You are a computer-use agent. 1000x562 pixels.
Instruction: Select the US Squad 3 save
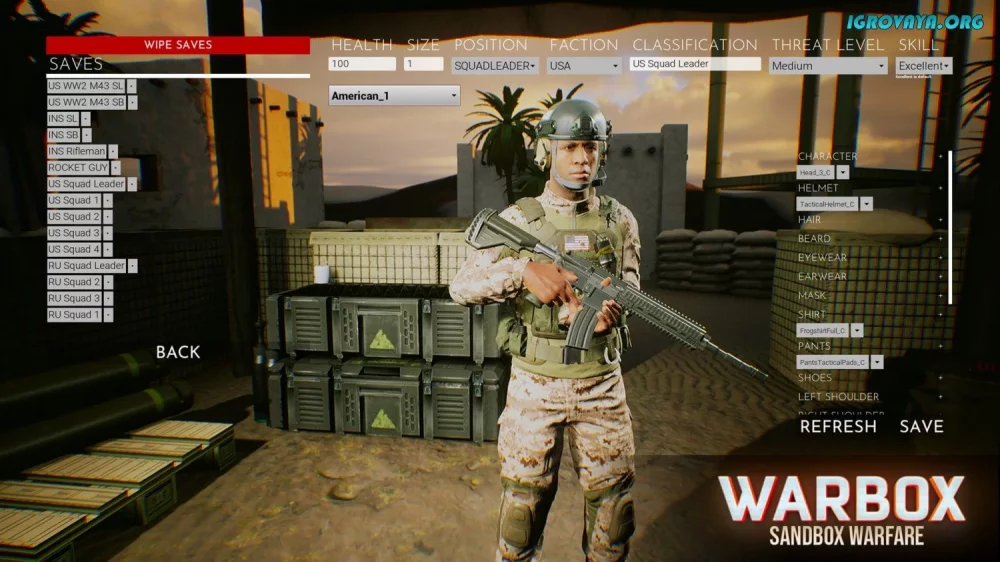74,233
